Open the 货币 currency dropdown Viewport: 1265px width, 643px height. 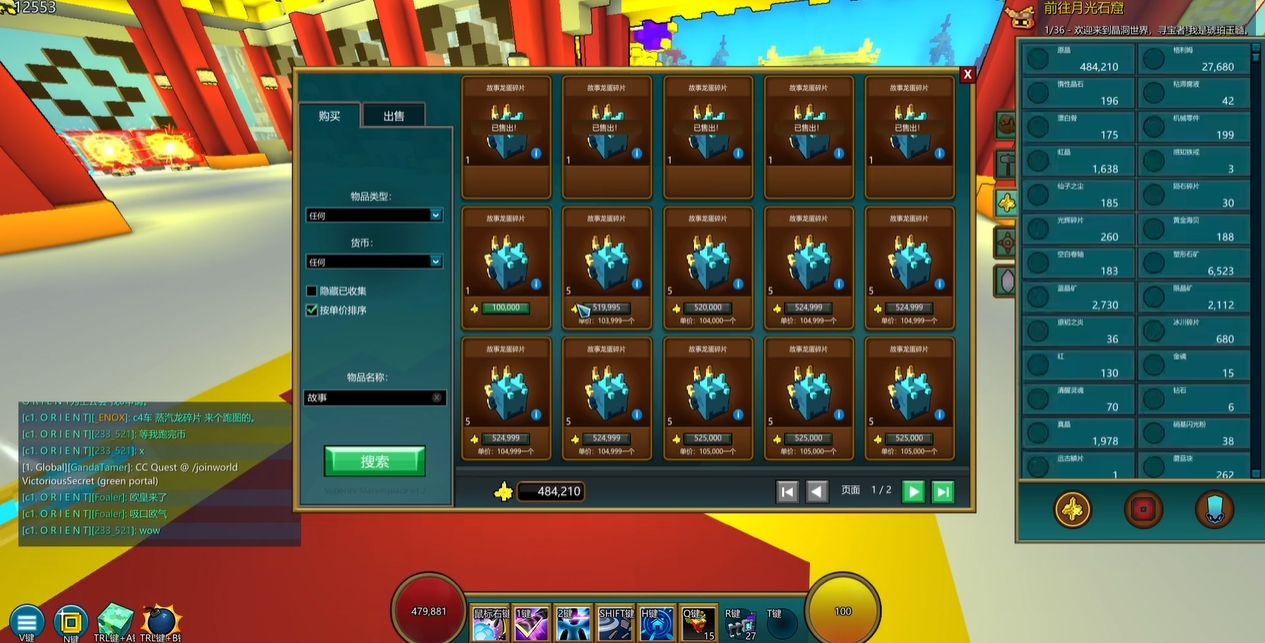coord(374,262)
